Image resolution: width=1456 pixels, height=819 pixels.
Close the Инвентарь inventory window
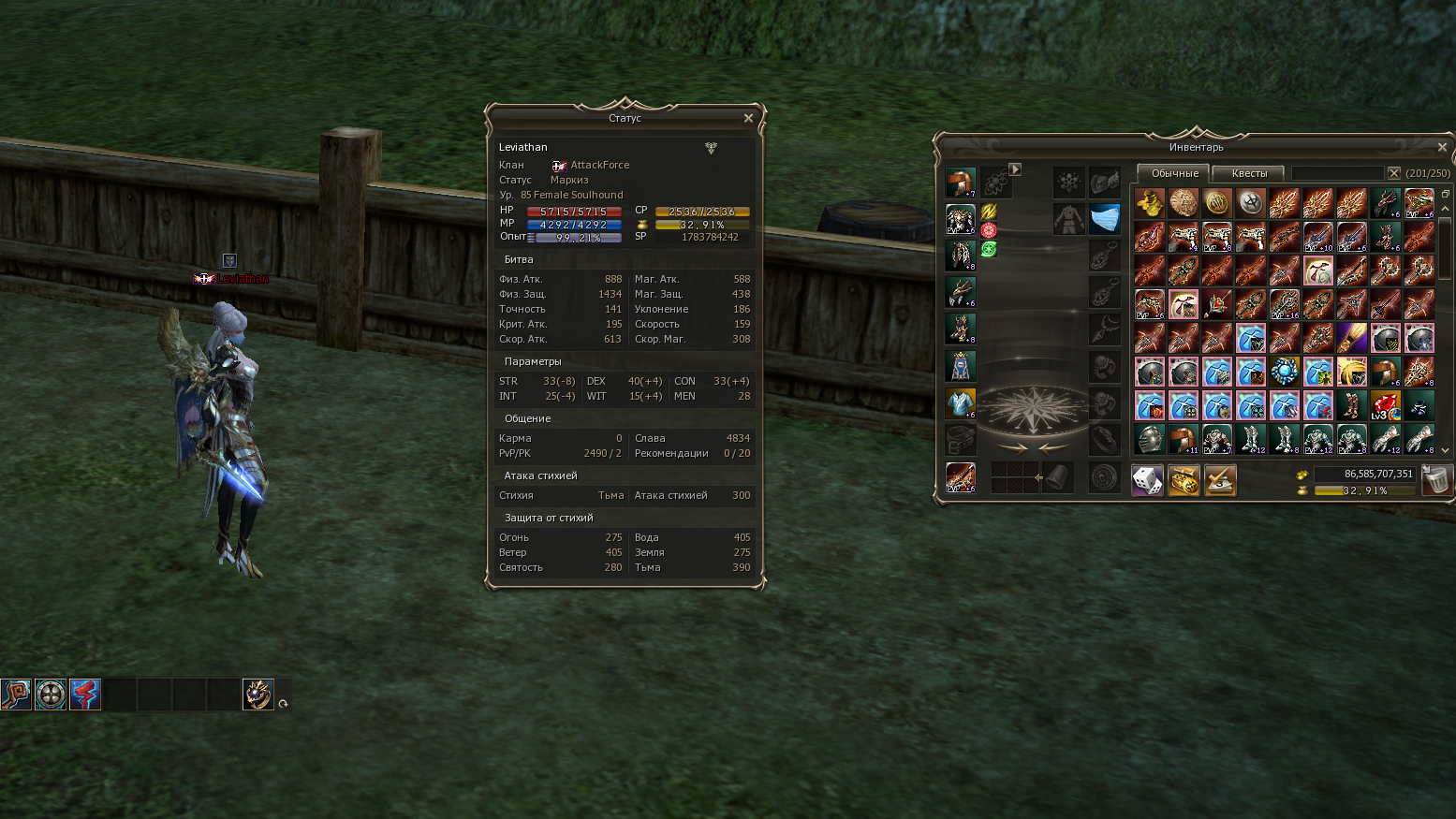tap(1442, 148)
